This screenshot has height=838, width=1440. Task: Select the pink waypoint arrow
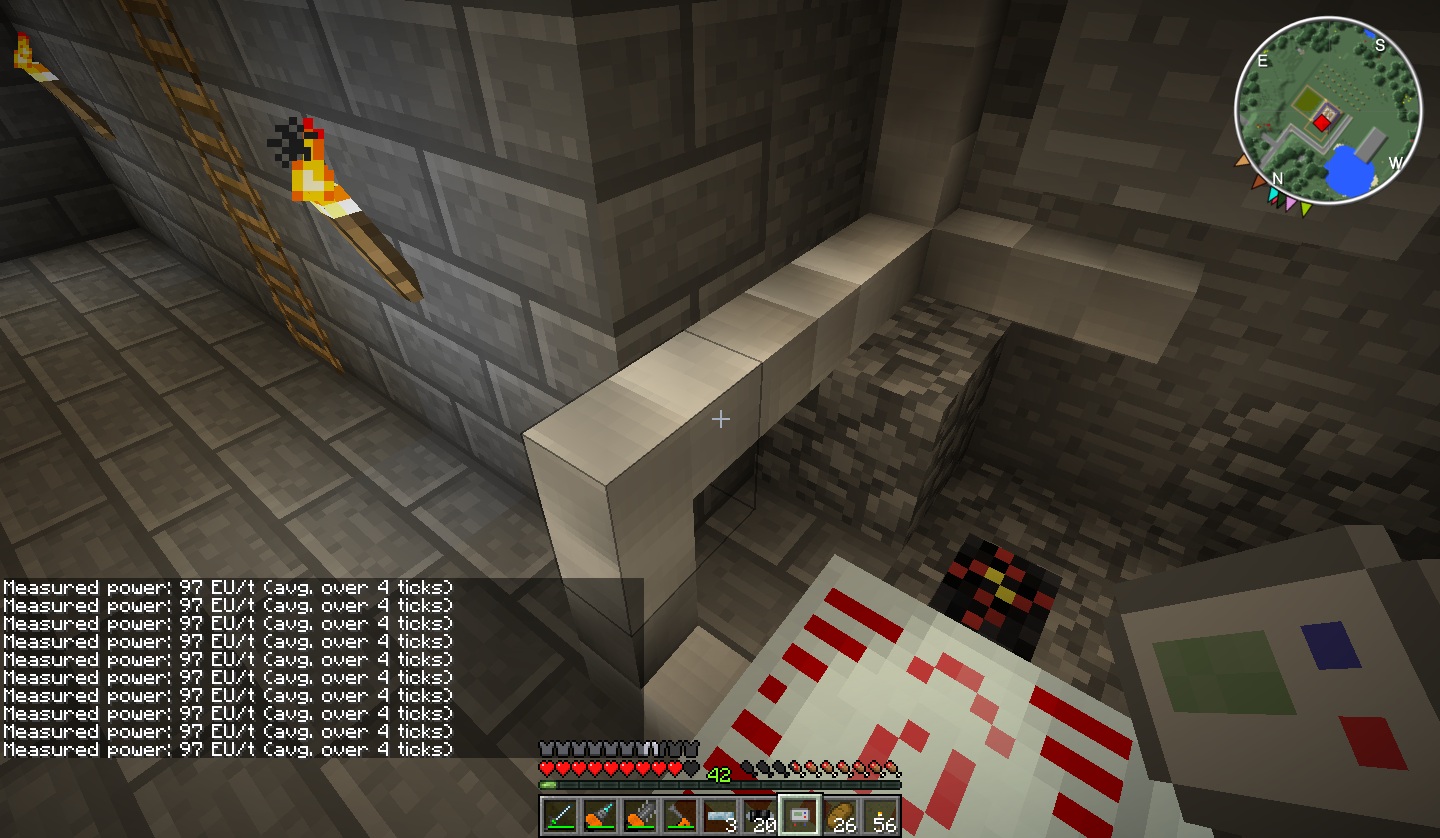[1291, 205]
